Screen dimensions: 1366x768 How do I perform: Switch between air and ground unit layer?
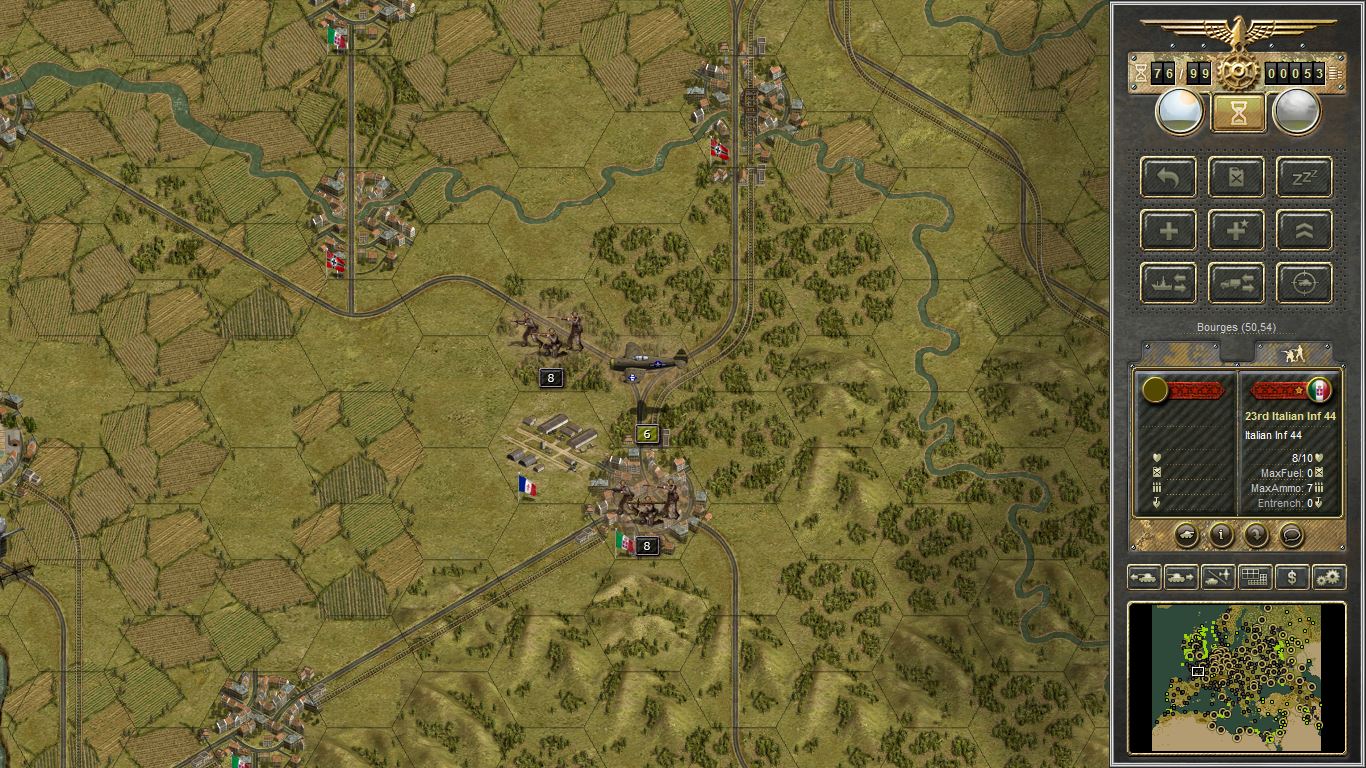[1219, 577]
